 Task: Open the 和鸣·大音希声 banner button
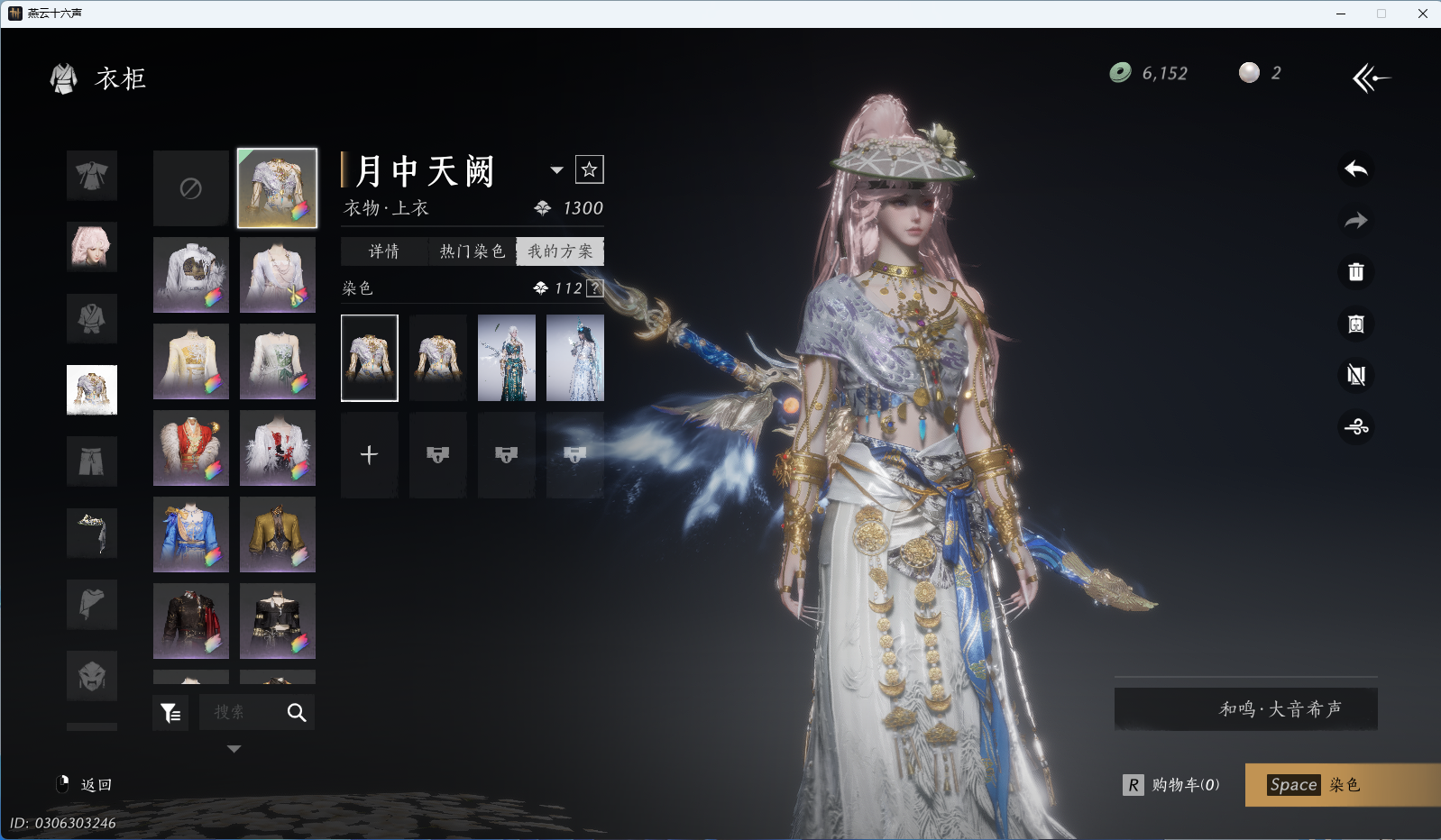[1245, 709]
